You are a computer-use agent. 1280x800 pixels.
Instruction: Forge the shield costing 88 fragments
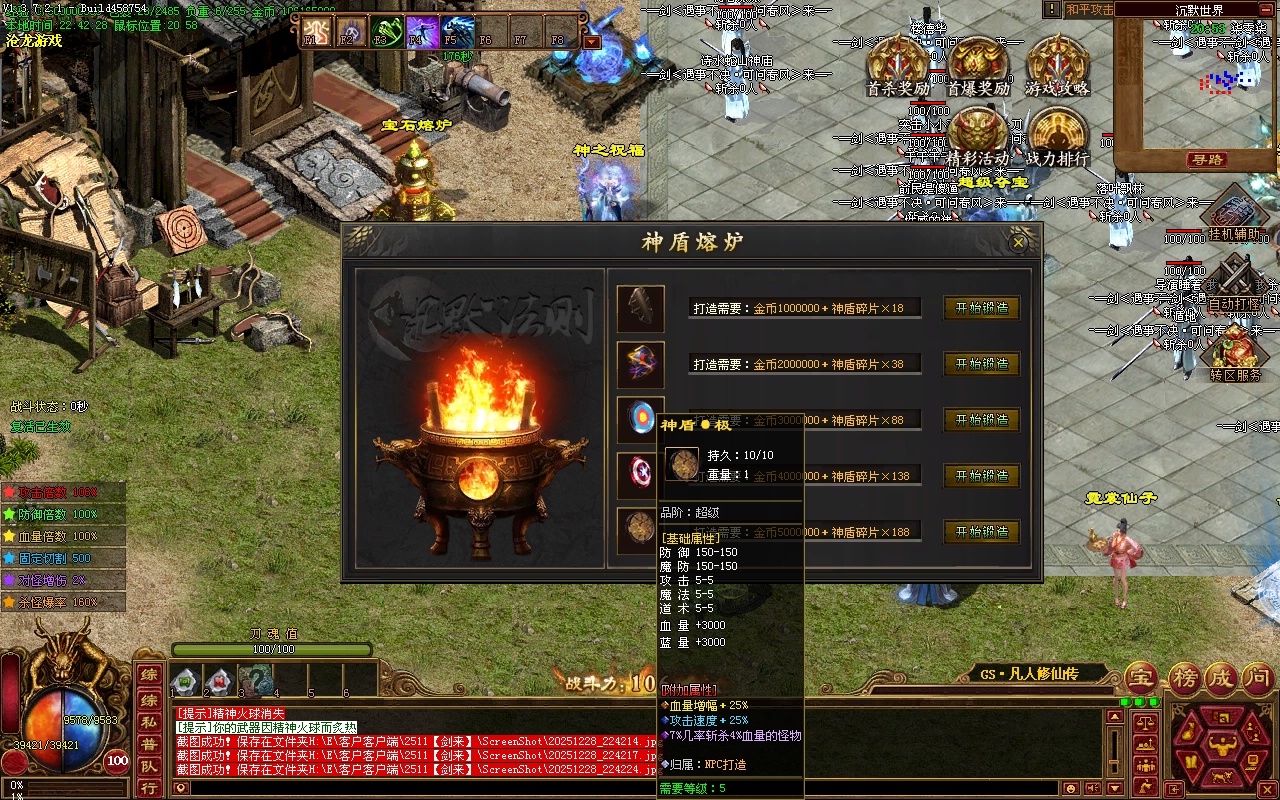click(x=981, y=420)
